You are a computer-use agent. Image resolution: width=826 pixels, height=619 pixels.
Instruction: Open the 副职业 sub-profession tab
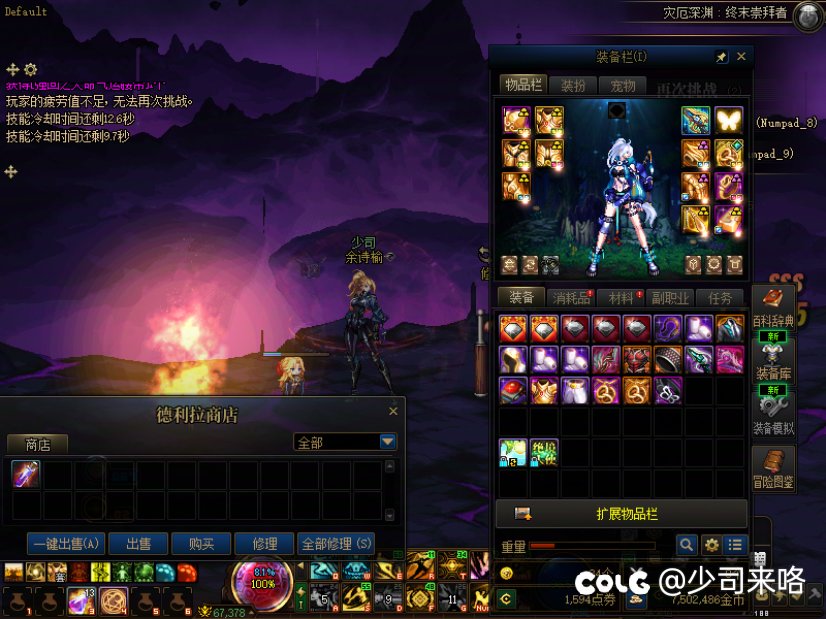670,297
